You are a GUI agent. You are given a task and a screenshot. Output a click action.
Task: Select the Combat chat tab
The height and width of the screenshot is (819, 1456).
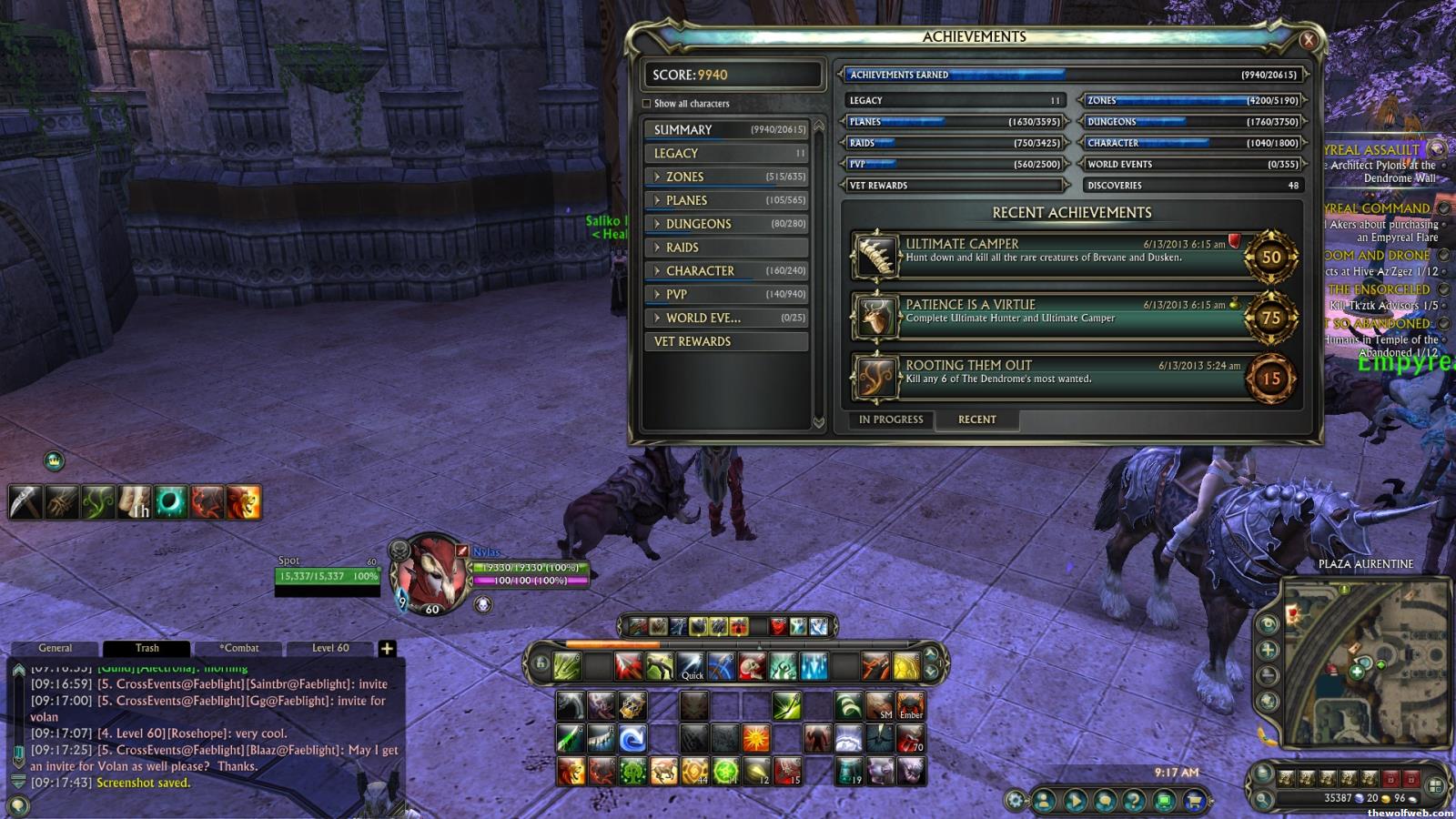click(238, 649)
